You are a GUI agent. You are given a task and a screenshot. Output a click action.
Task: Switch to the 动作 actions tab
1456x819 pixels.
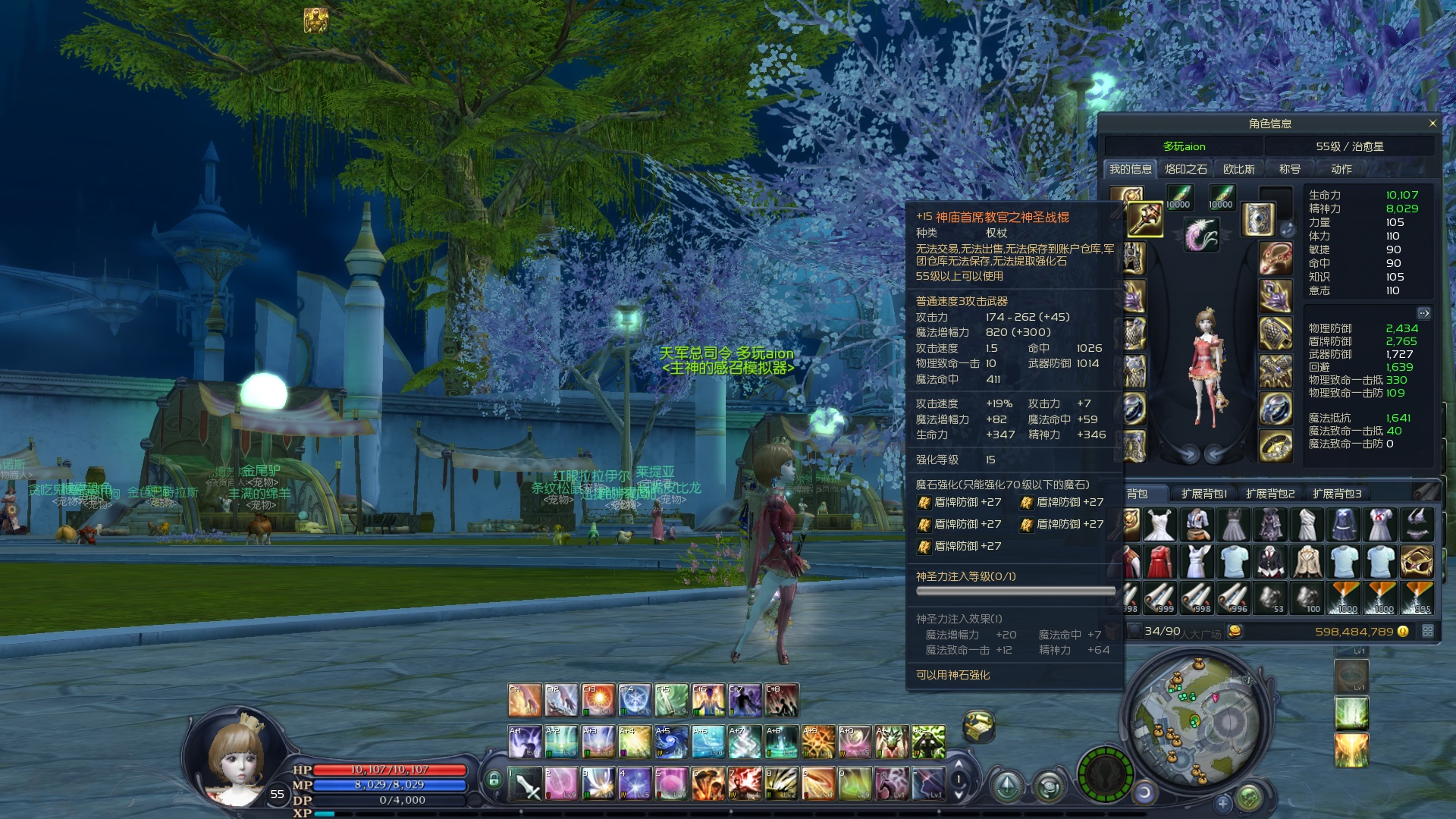pos(1341,169)
